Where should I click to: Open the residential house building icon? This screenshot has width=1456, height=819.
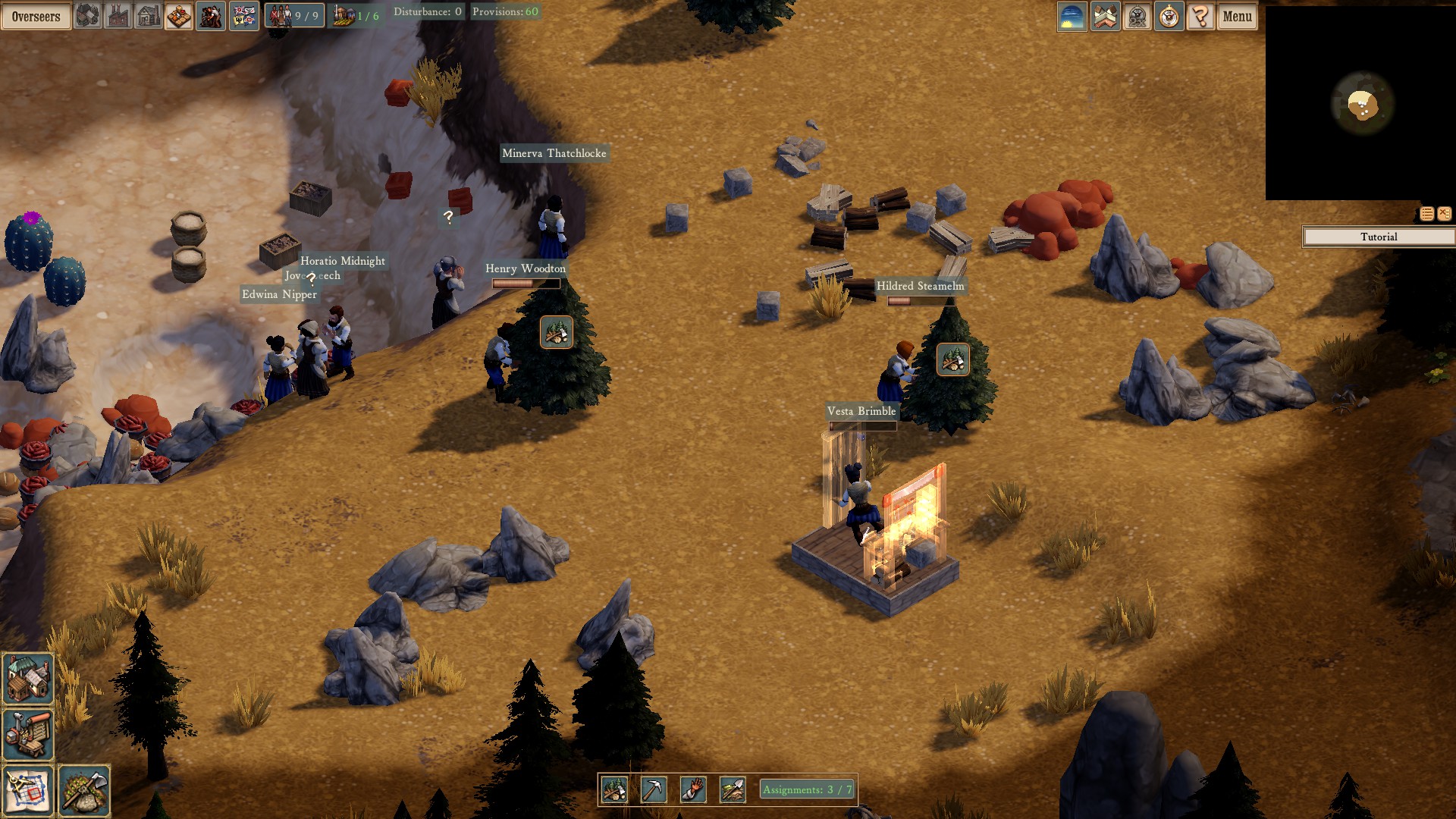[148, 16]
